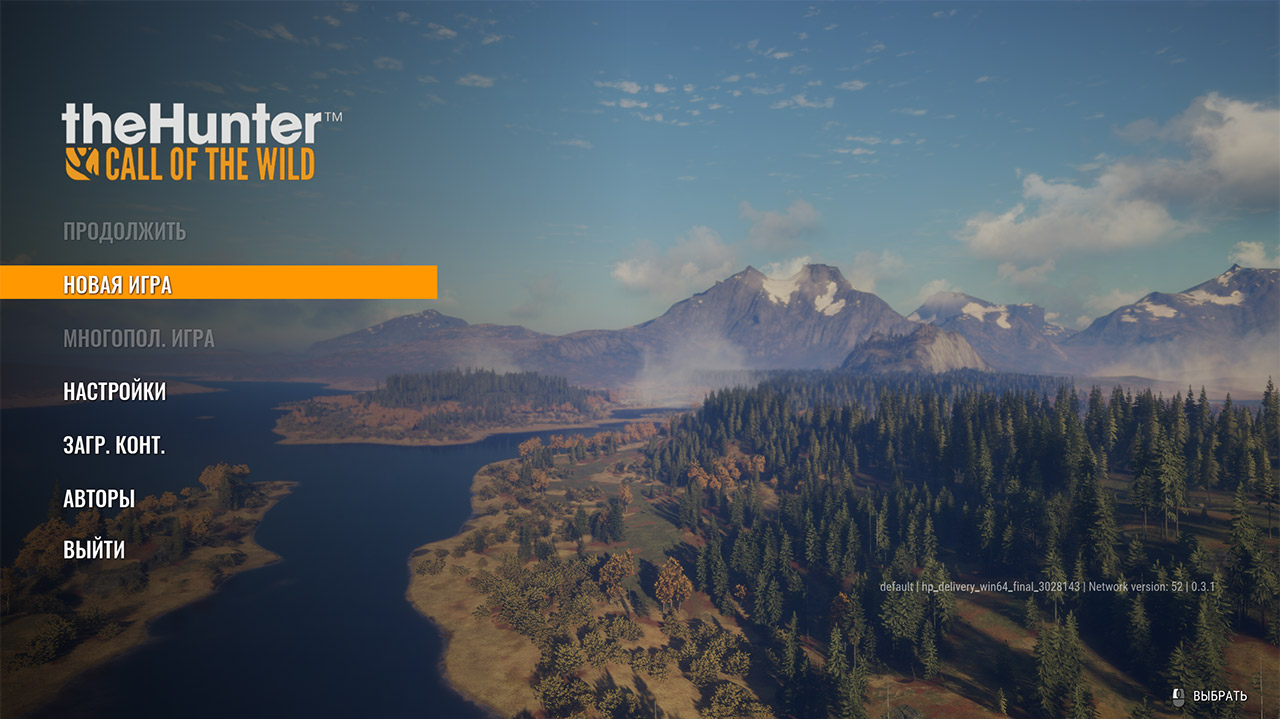Show the АВТОРЫ credits
Viewport: 1280px width, 719px height.
coord(99,498)
